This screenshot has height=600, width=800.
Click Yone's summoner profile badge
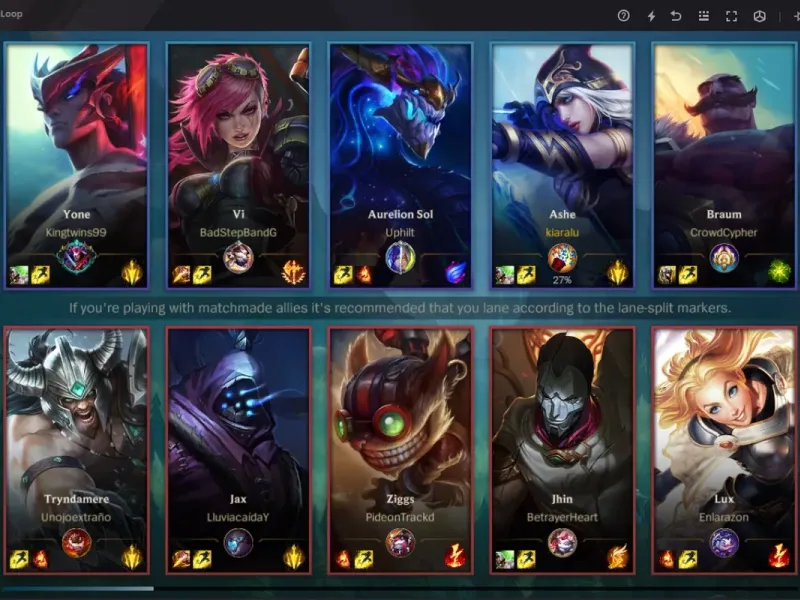tap(76, 258)
